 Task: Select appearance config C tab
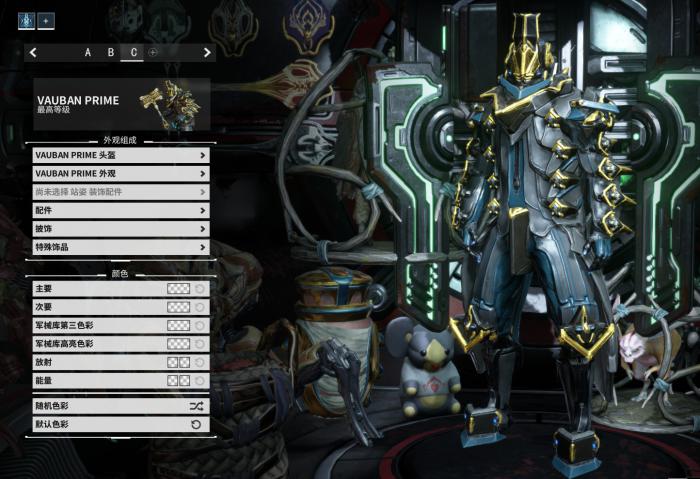point(132,52)
